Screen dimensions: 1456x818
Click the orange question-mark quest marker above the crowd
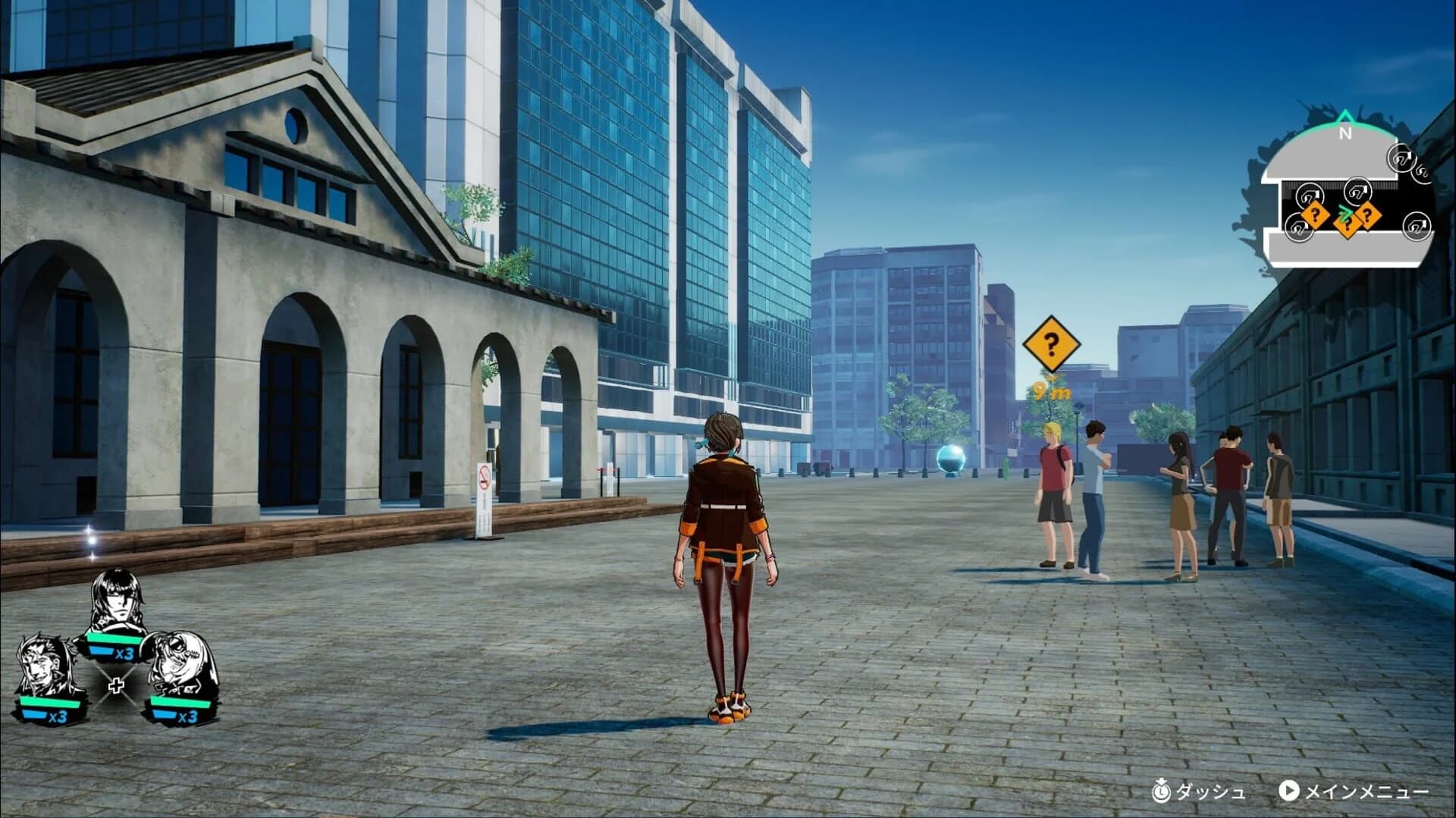tap(1050, 345)
